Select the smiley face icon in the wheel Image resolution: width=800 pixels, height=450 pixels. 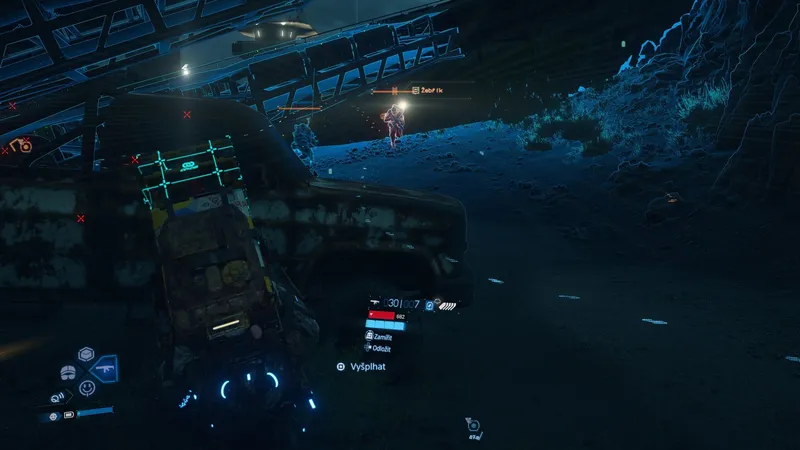88,387
